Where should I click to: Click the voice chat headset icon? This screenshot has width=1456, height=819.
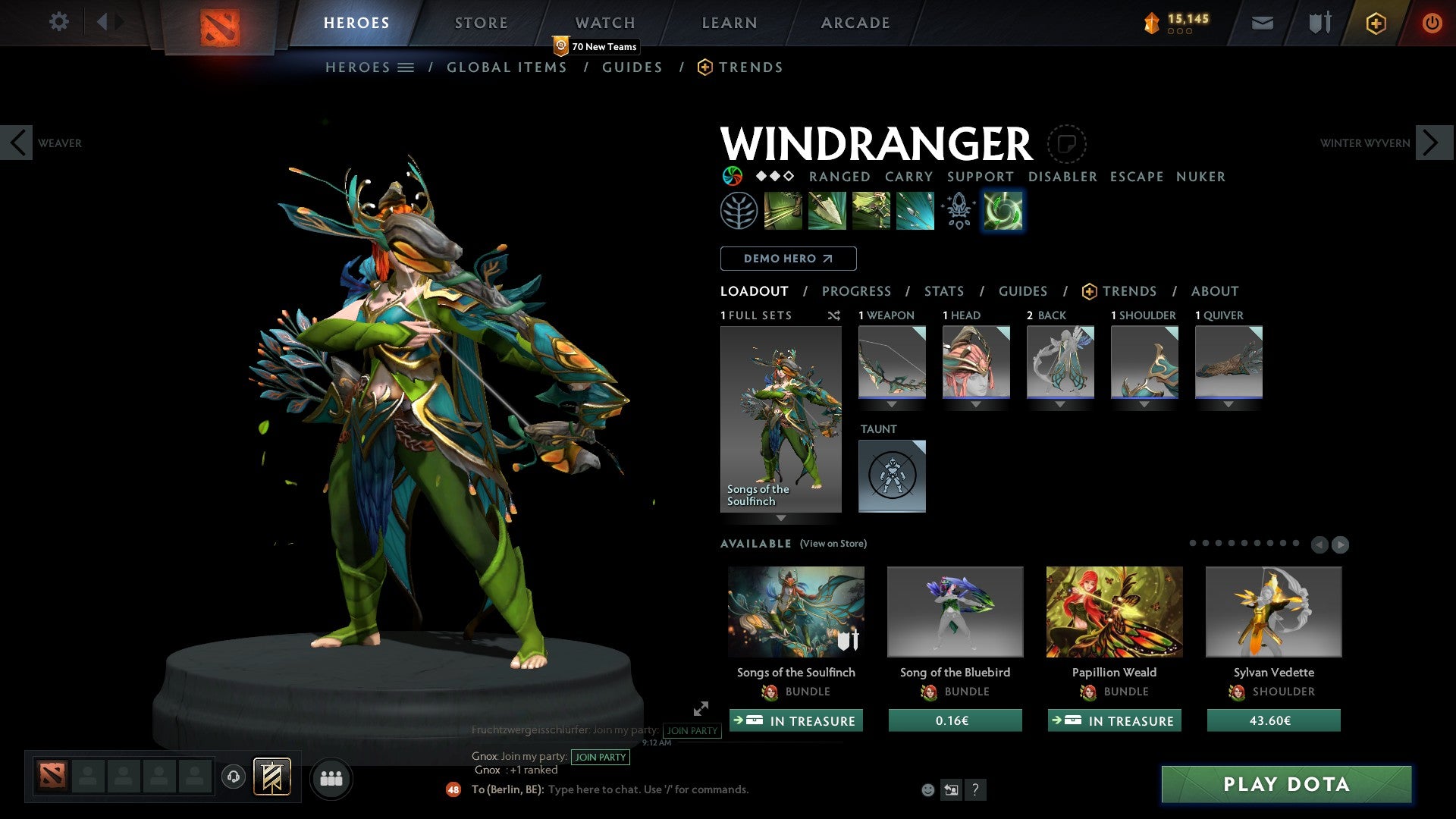click(x=233, y=778)
